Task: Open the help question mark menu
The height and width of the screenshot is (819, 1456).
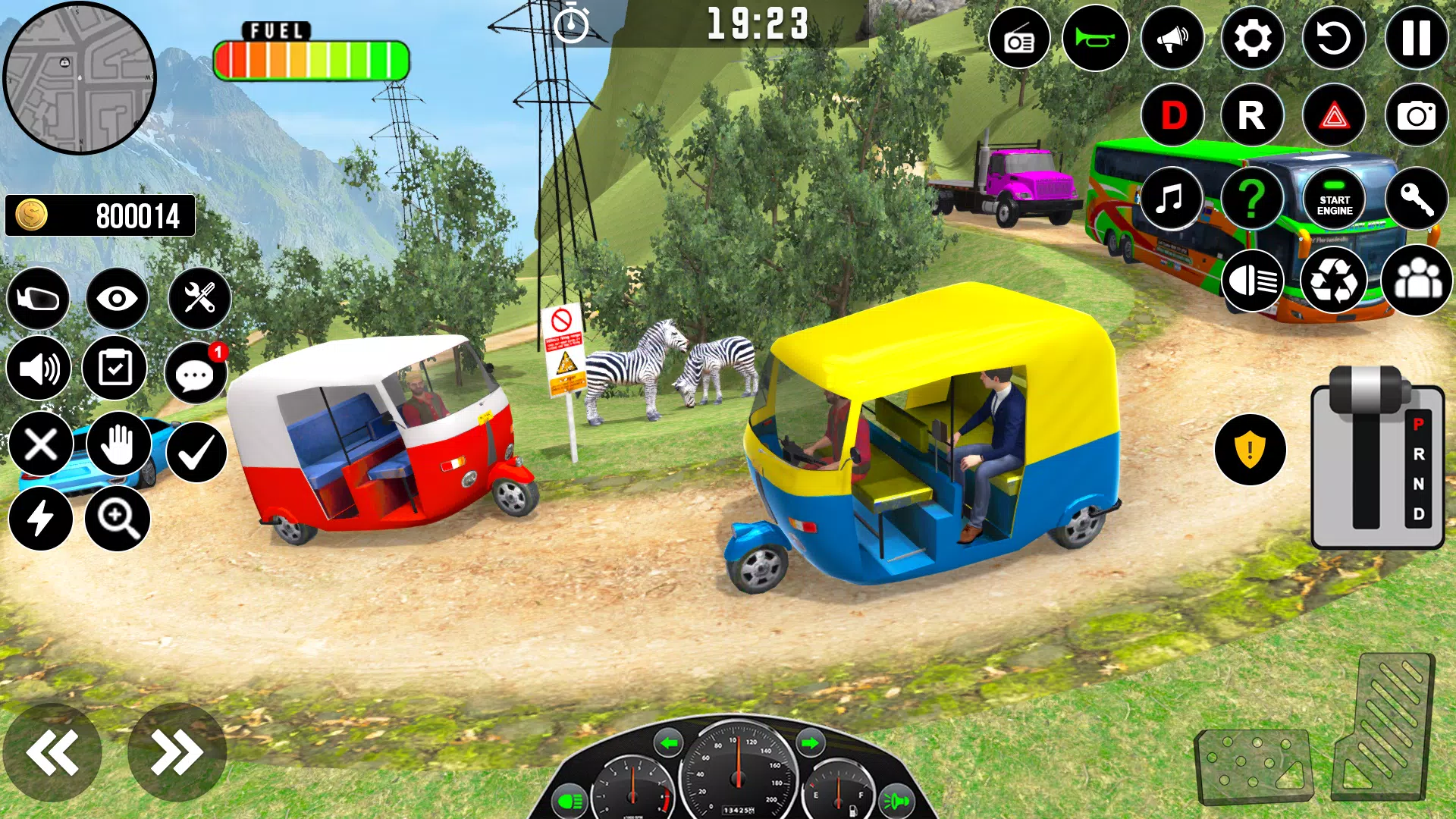Action: [x=1251, y=199]
